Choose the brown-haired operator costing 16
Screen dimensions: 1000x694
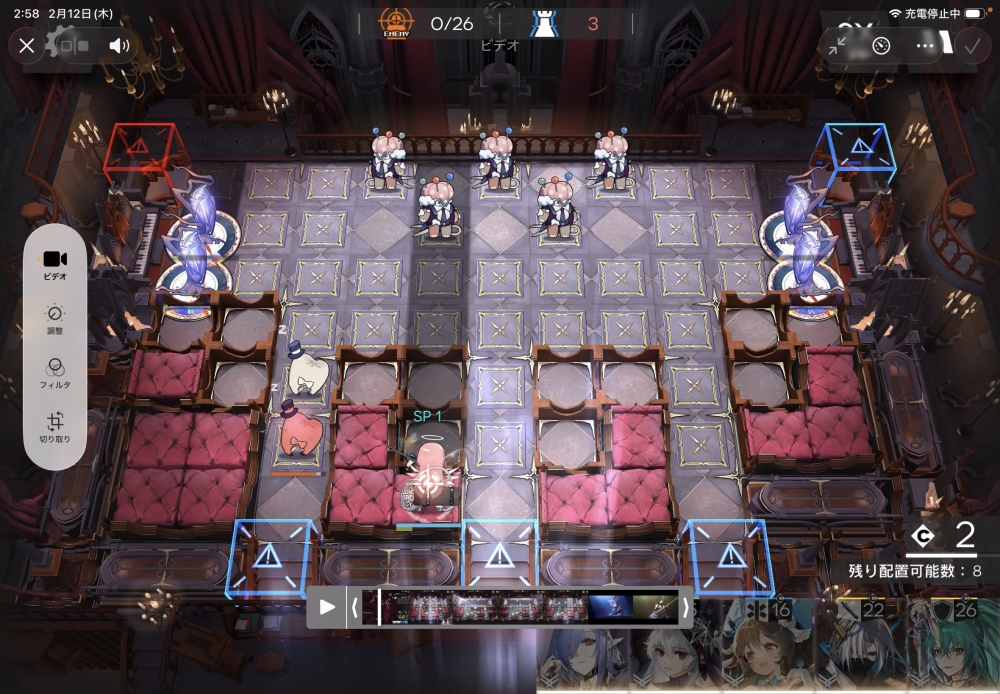[x=760, y=648]
